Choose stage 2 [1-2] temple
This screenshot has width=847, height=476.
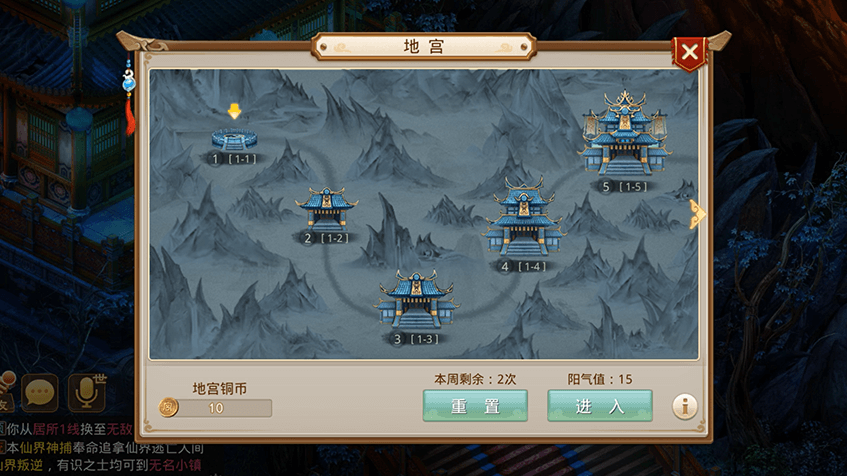click(x=326, y=210)
